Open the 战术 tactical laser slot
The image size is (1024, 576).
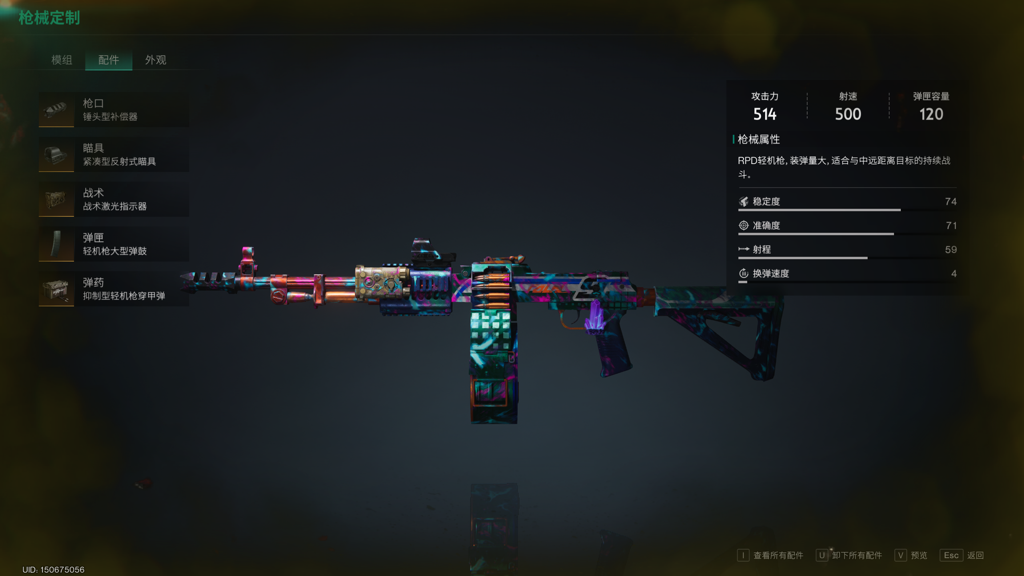(x=113, y=200)
